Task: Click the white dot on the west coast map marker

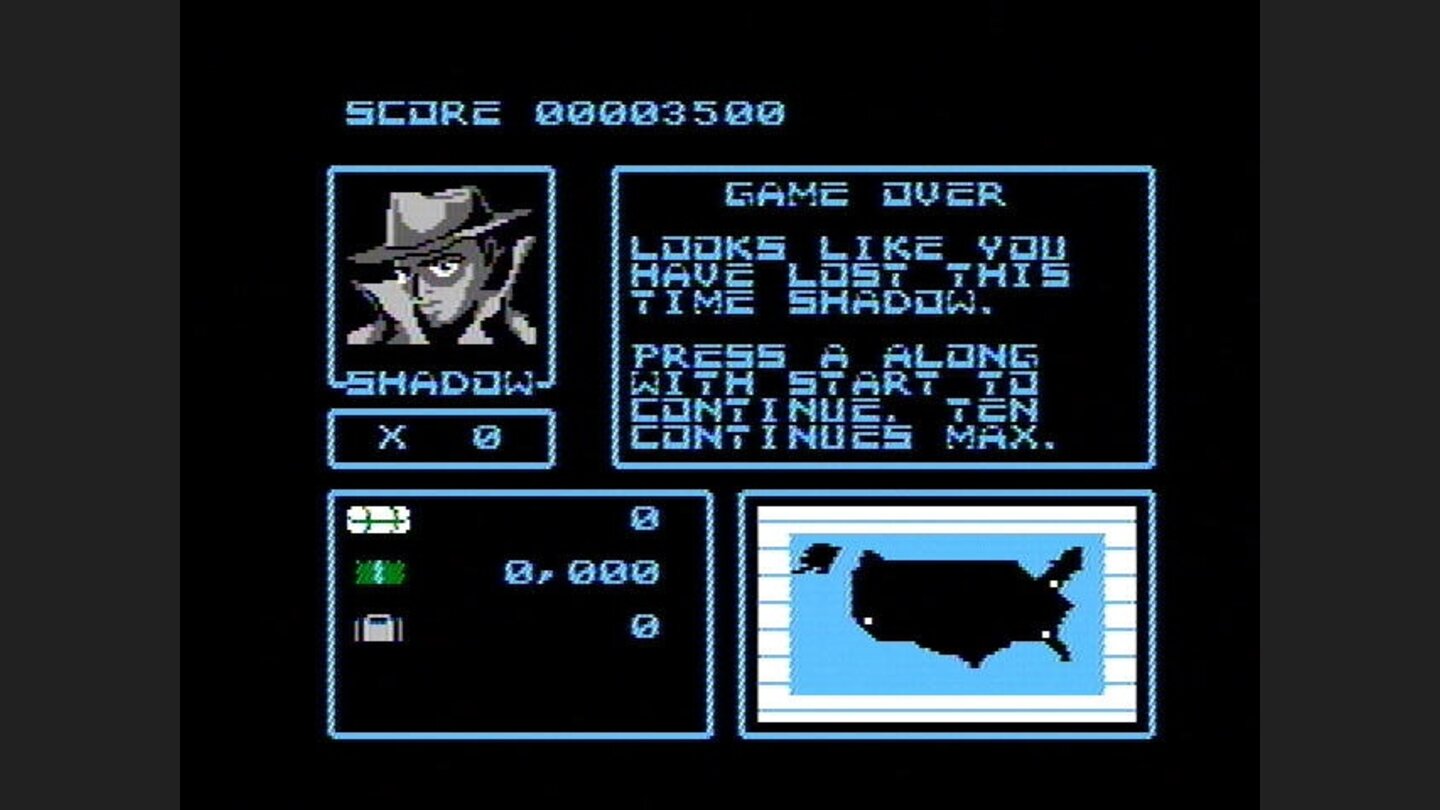Action: pos(868,620)
